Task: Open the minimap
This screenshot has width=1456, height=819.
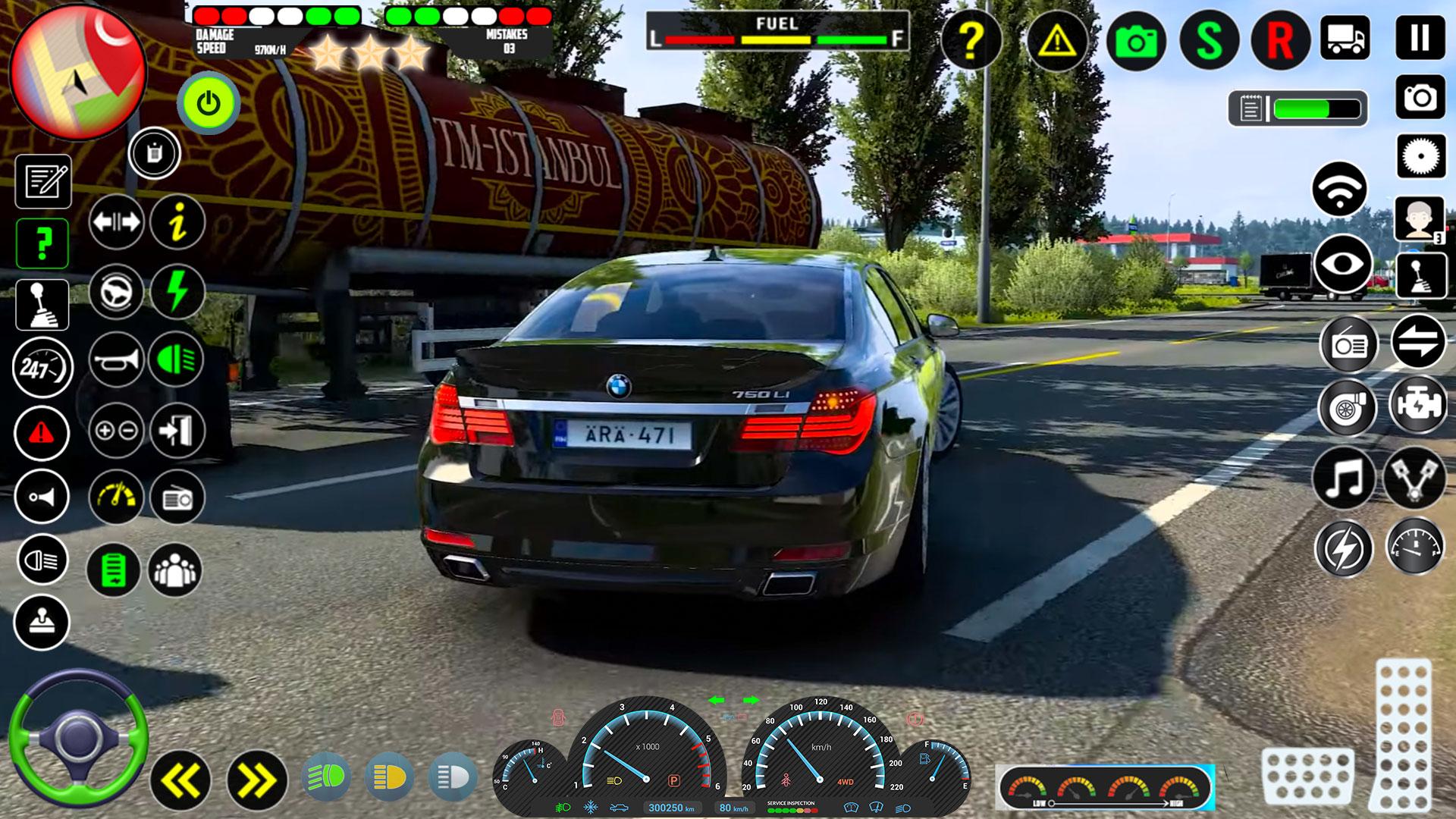Action: [80, 72]
